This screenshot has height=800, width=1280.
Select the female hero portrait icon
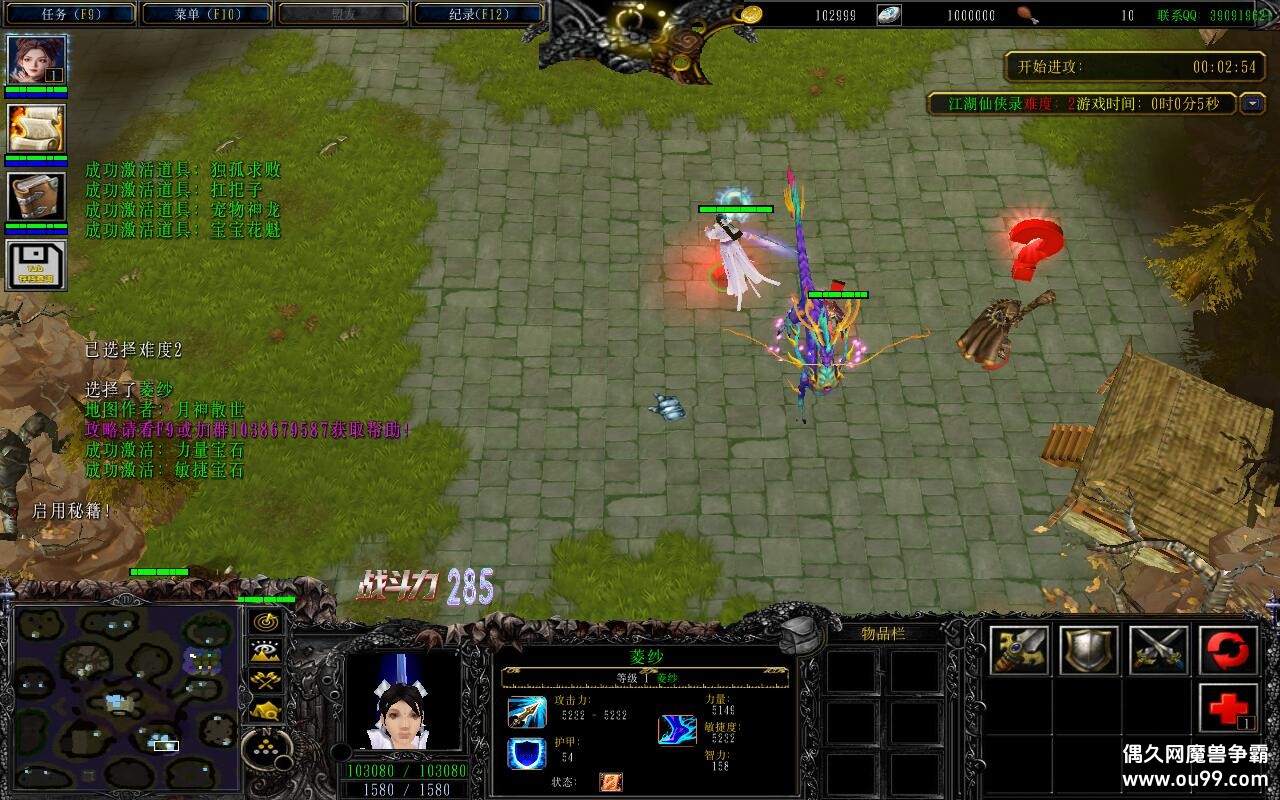[37, 60]
